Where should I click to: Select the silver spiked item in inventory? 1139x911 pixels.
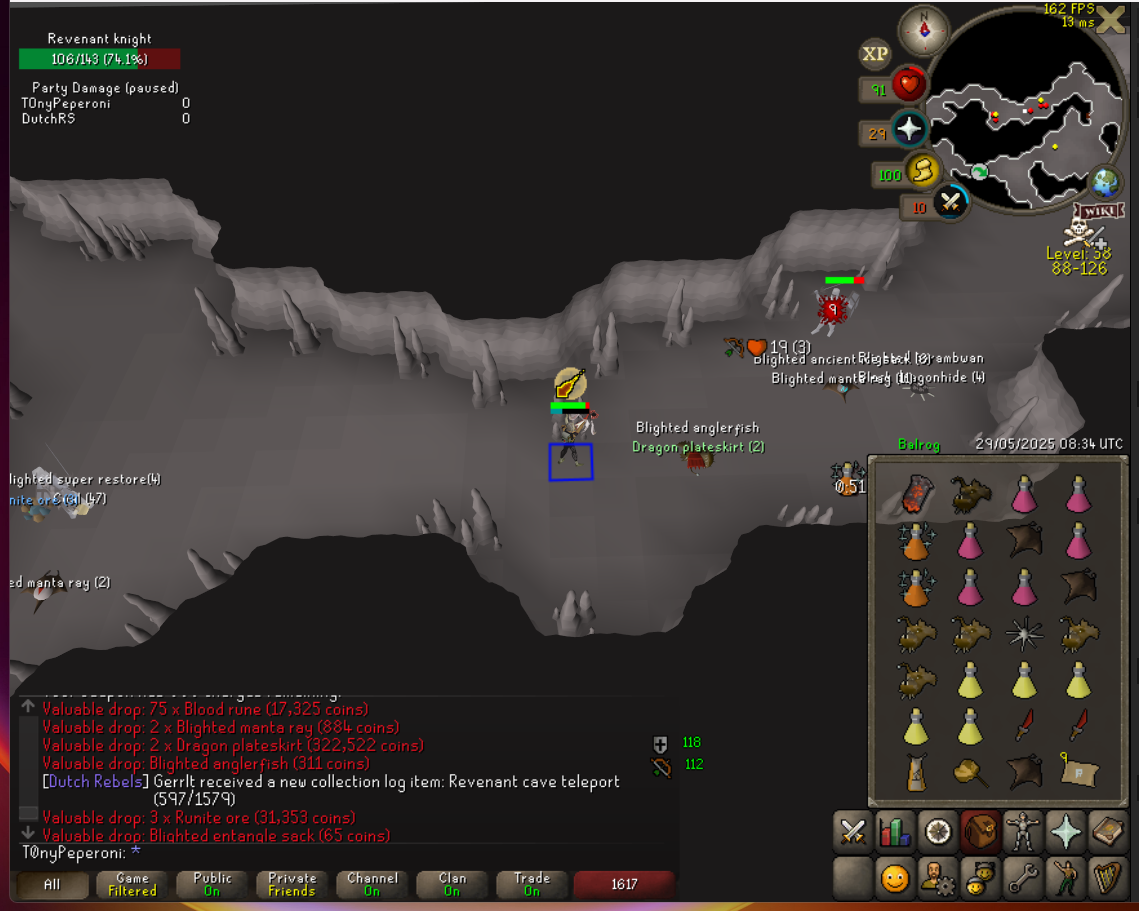[1023, 632]
